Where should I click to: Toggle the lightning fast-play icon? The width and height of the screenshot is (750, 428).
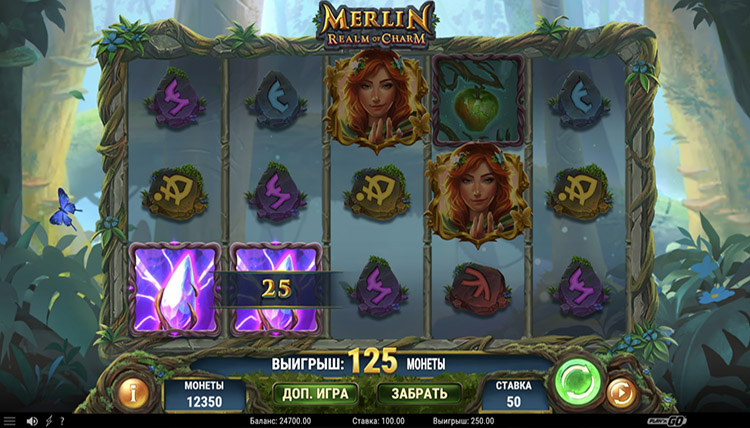pyautogui.click(x=47, y=421)
